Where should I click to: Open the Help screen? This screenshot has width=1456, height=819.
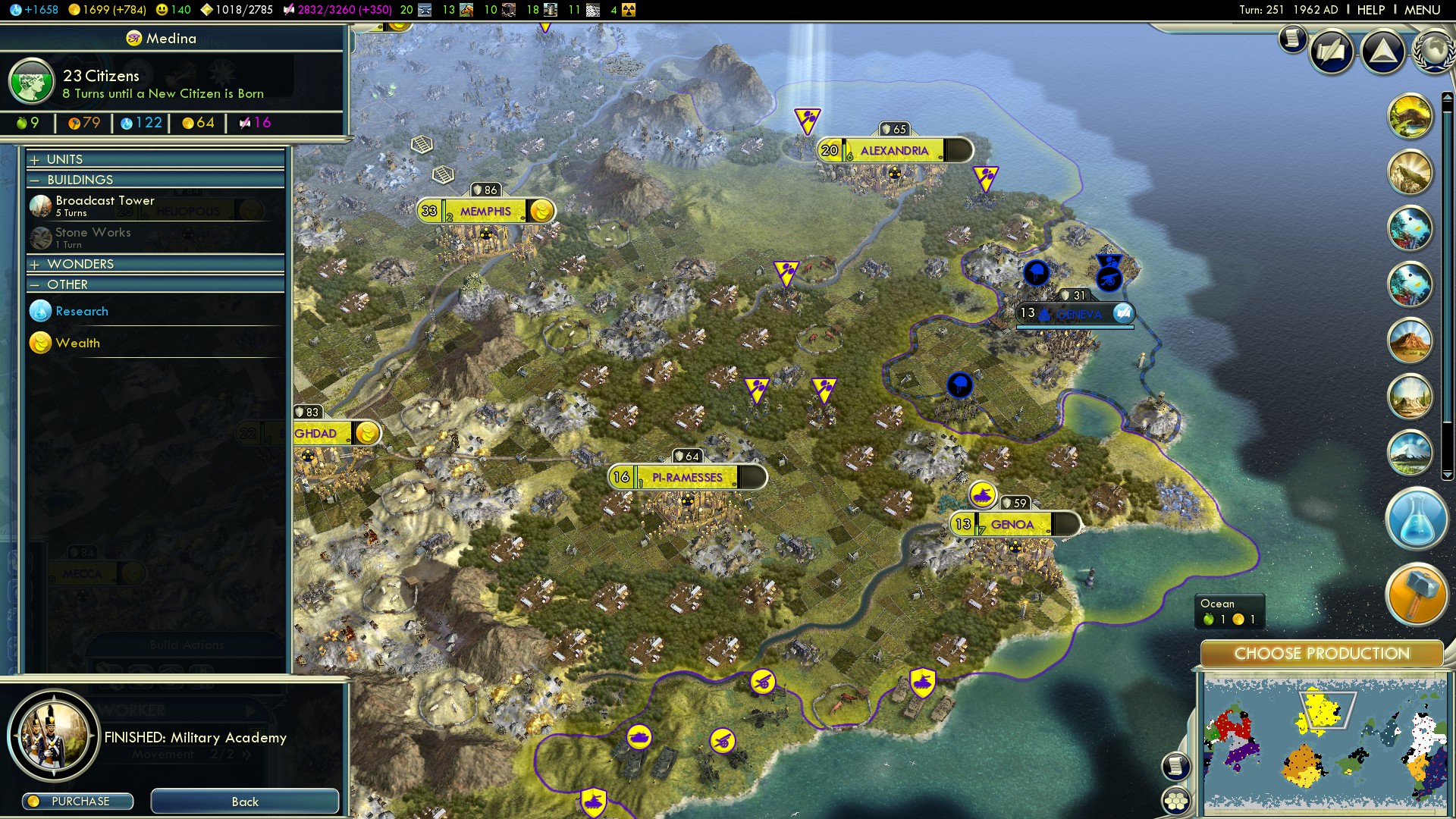pos(1370,10)
